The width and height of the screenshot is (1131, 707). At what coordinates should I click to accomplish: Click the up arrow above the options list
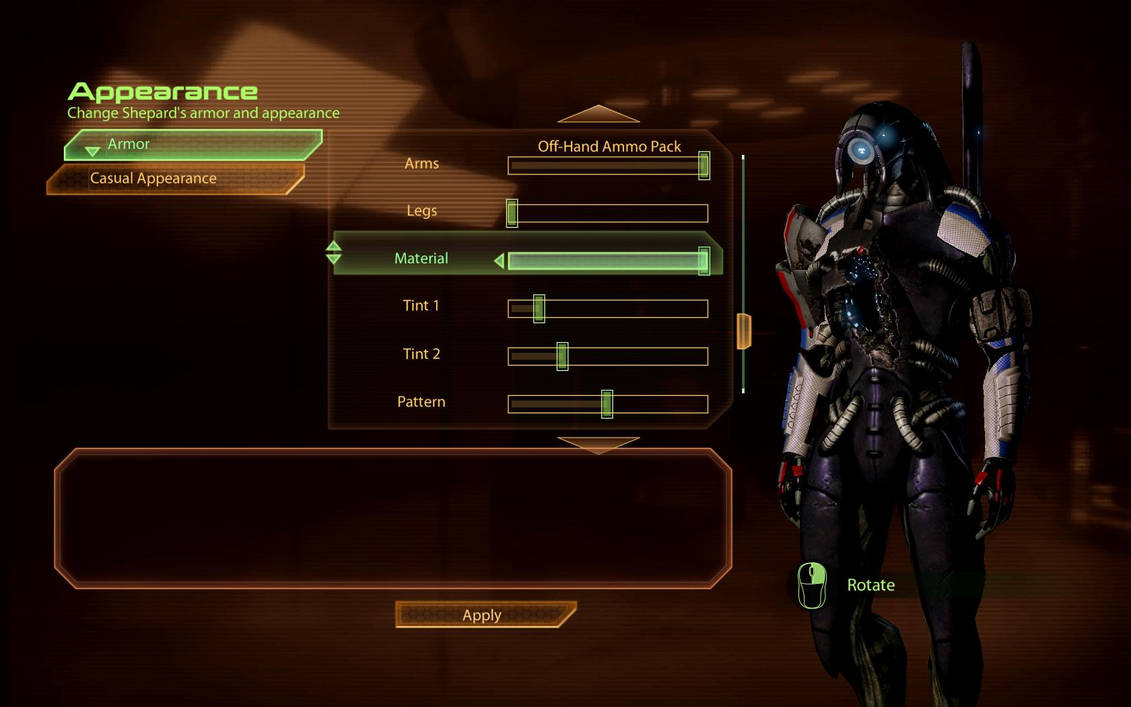tap(598, 114)
